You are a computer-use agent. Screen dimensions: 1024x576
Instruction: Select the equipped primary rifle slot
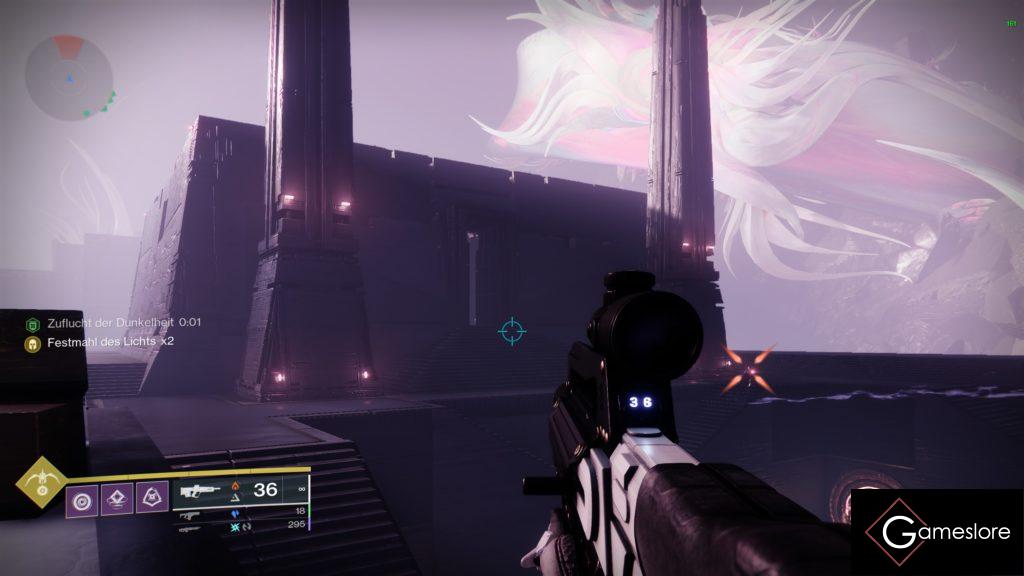[x=200, y=490]
